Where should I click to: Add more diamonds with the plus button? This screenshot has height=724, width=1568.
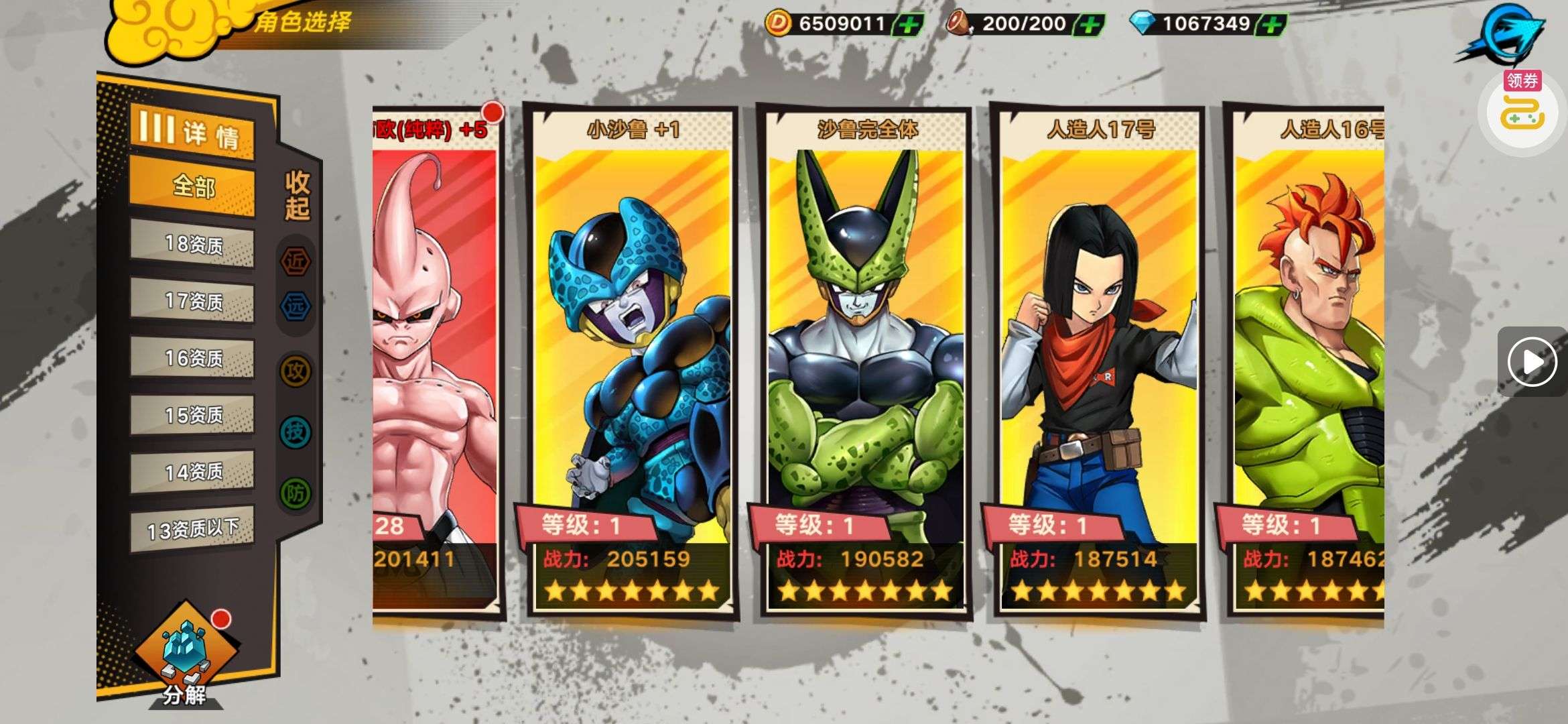point(1271,25)
